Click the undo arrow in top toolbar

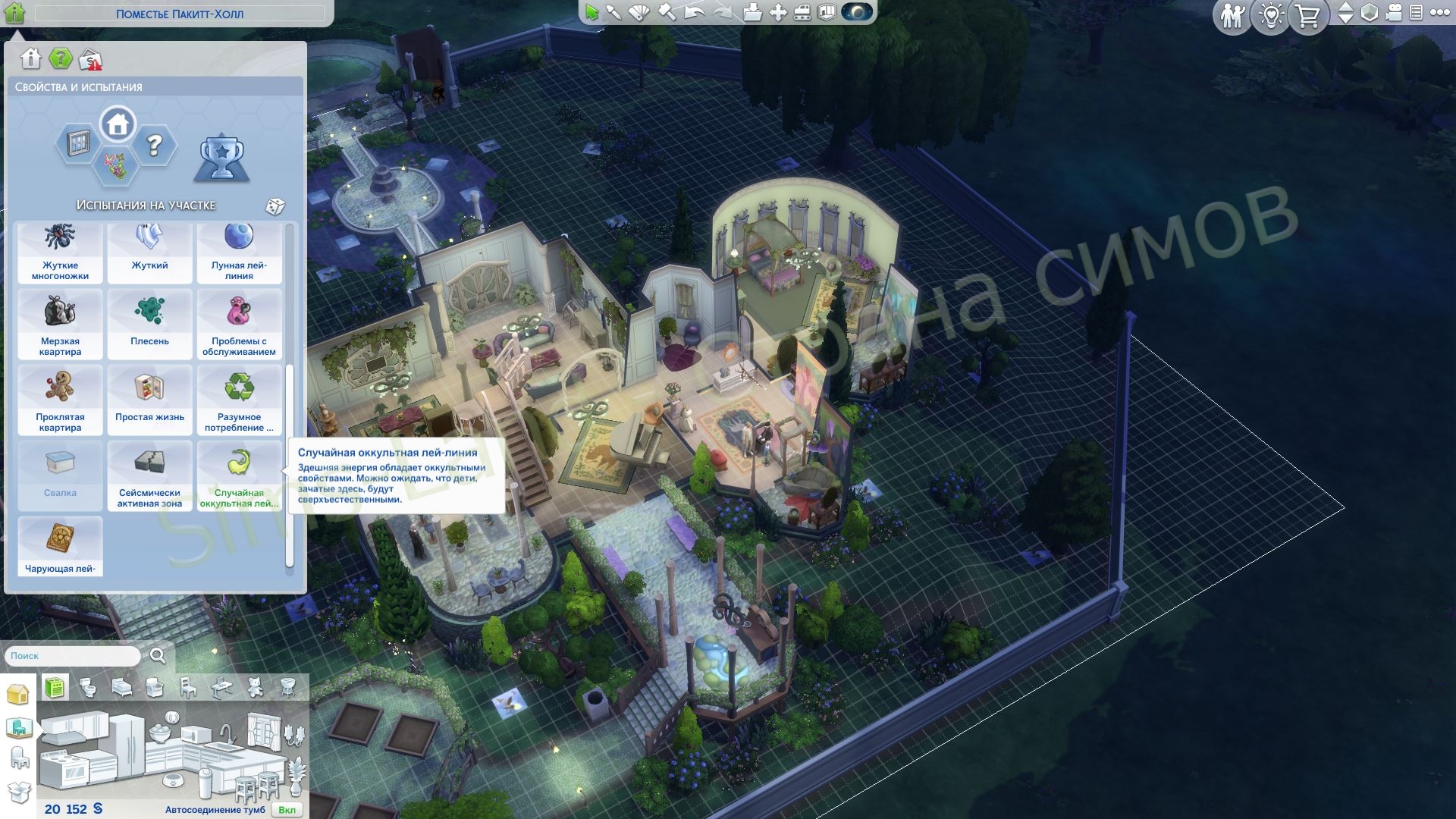coord(694,12)
